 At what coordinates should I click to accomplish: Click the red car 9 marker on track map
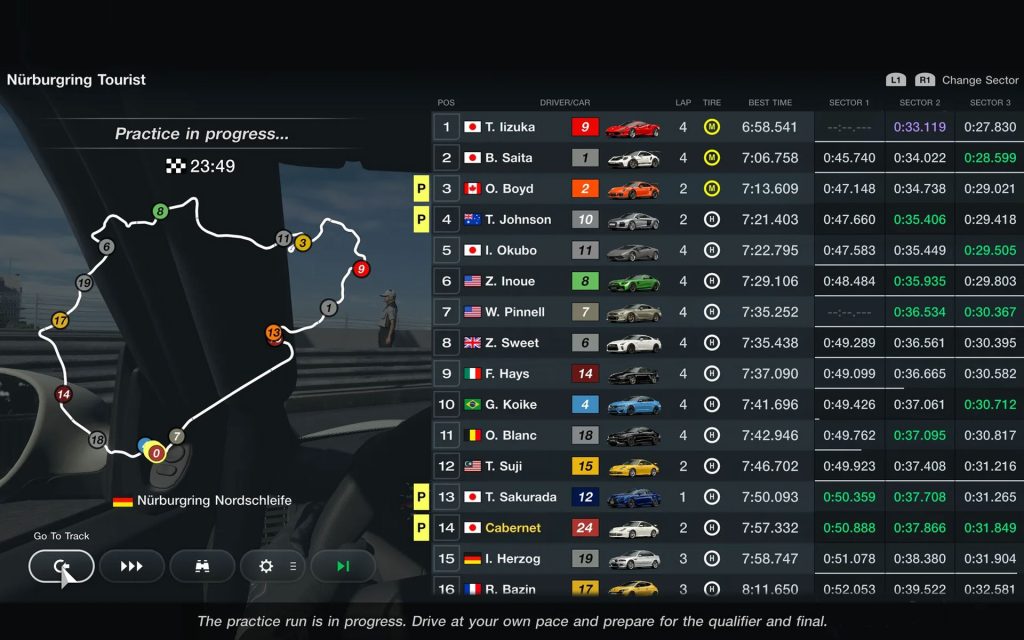click(361, 268)
